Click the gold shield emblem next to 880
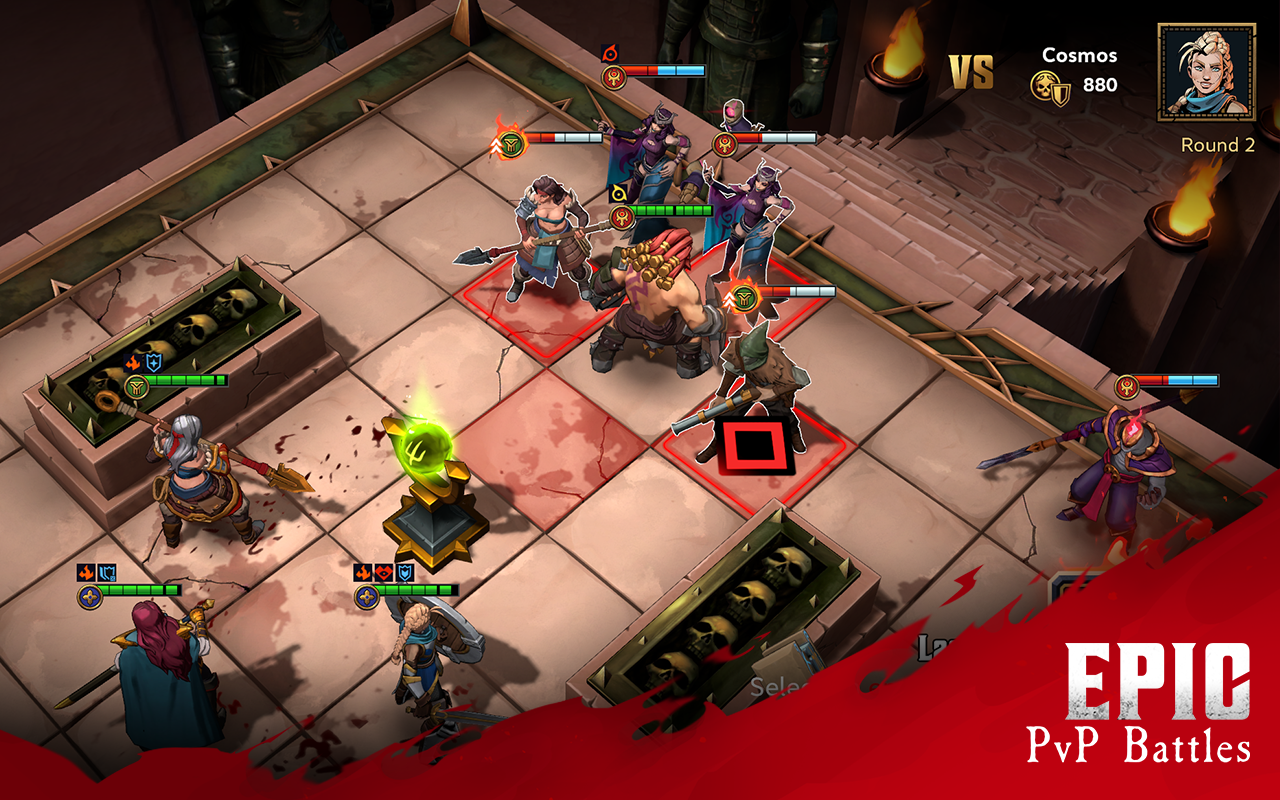1280x800 pixels. (1060, 96)
